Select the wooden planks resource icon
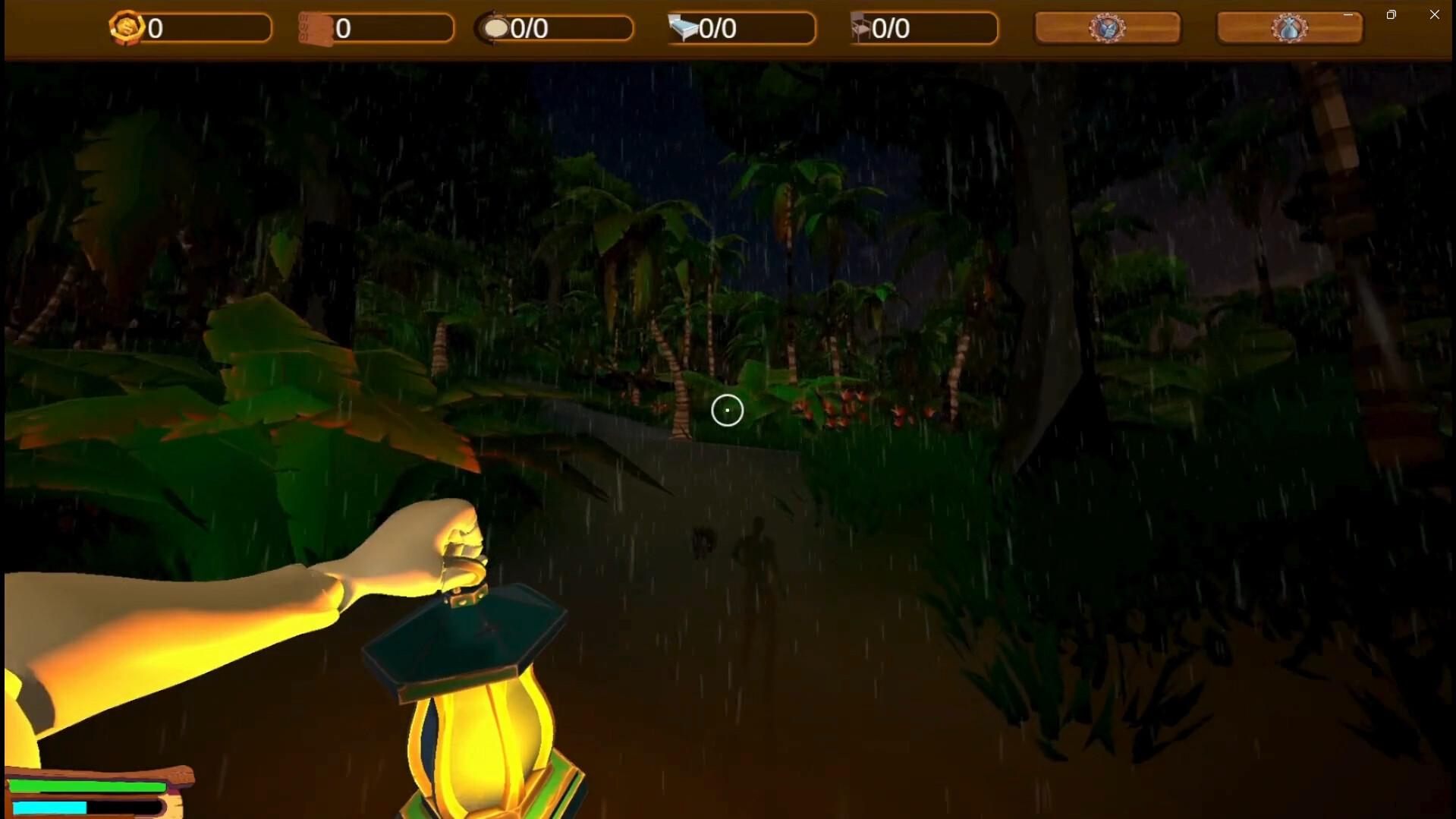The image size is (1456, 819). (317, 27)
